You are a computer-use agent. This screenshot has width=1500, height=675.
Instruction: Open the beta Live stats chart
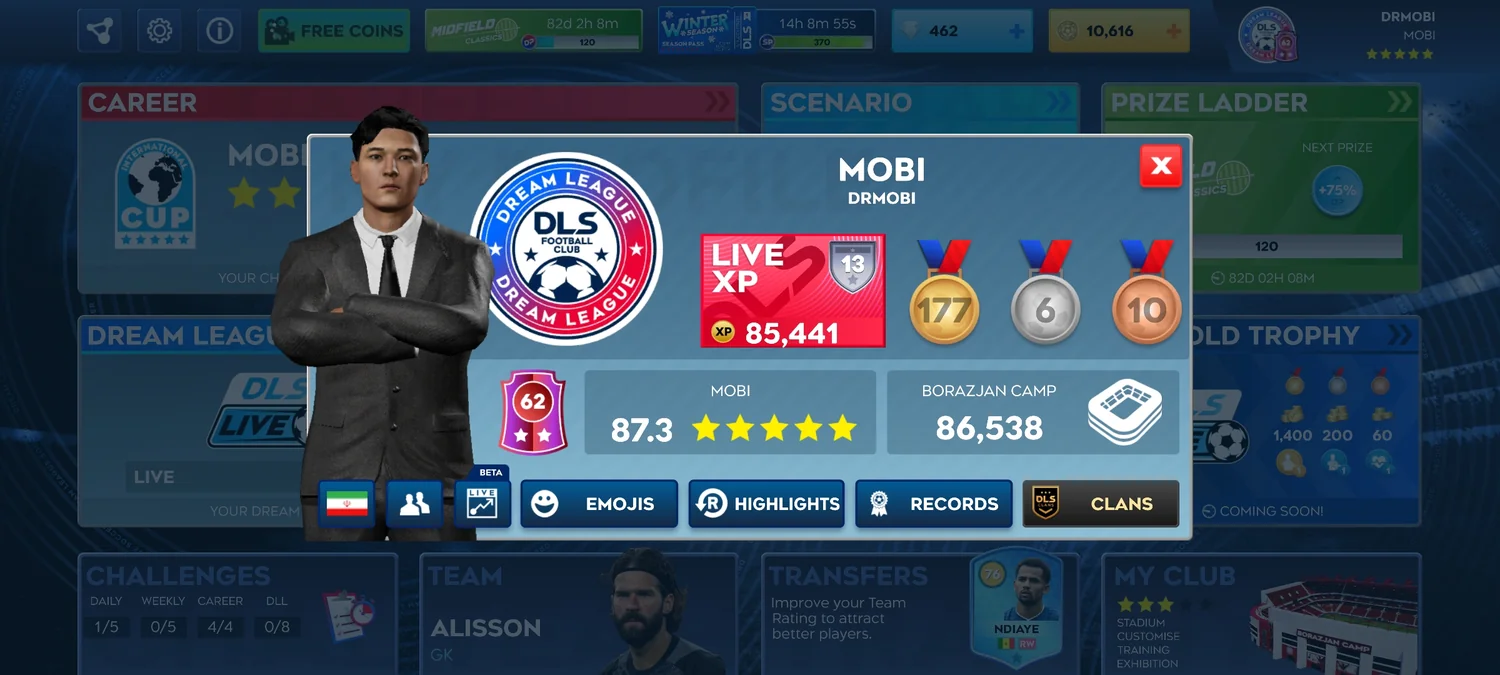pos(483,503)
